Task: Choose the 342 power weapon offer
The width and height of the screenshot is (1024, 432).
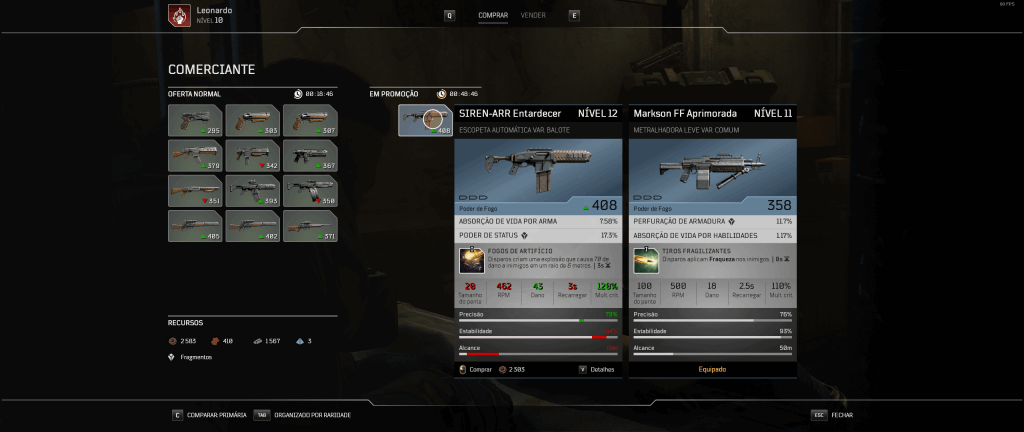Action: click(252, 155)
